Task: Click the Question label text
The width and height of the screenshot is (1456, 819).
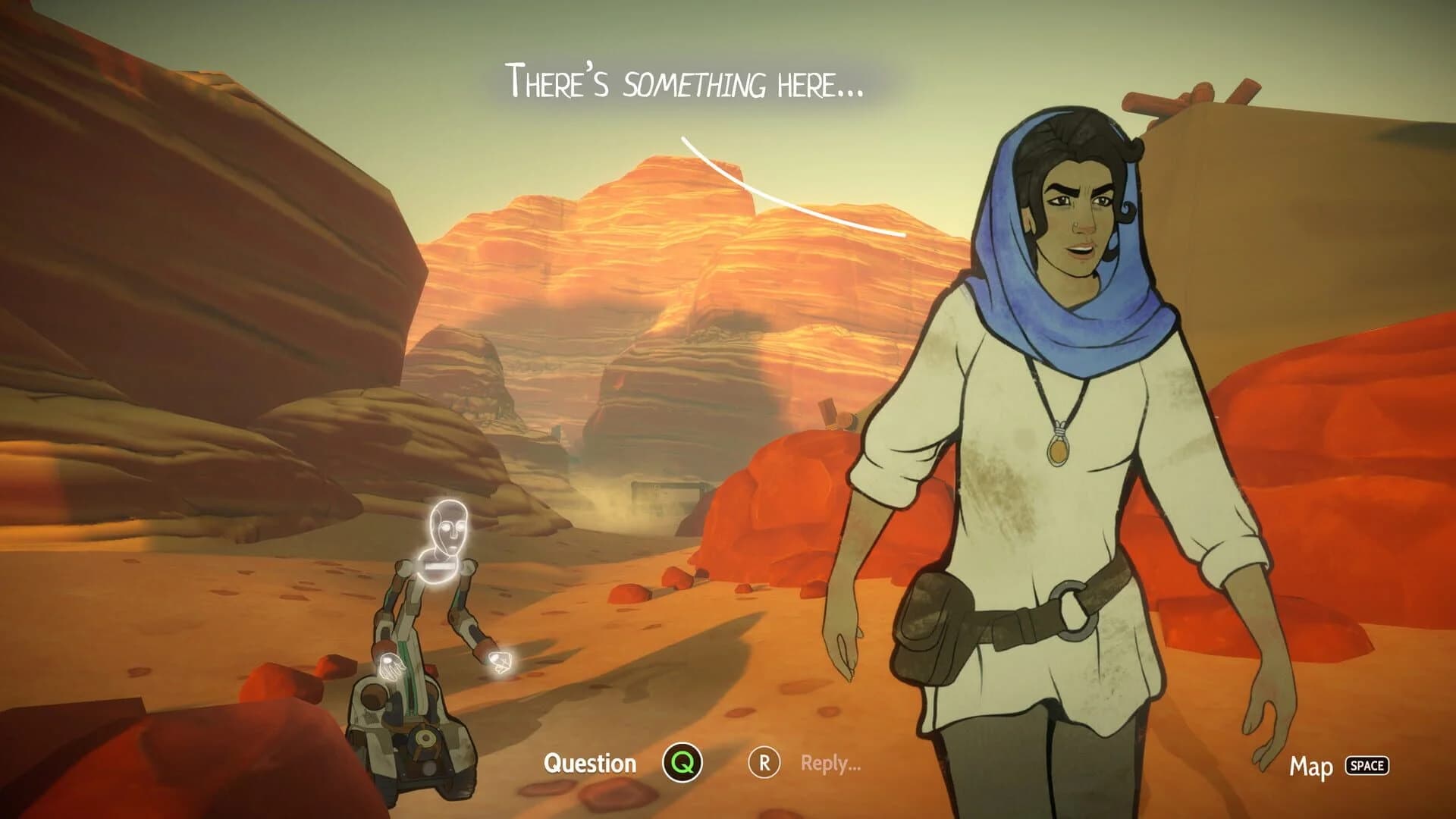Action: pos(591,764)
